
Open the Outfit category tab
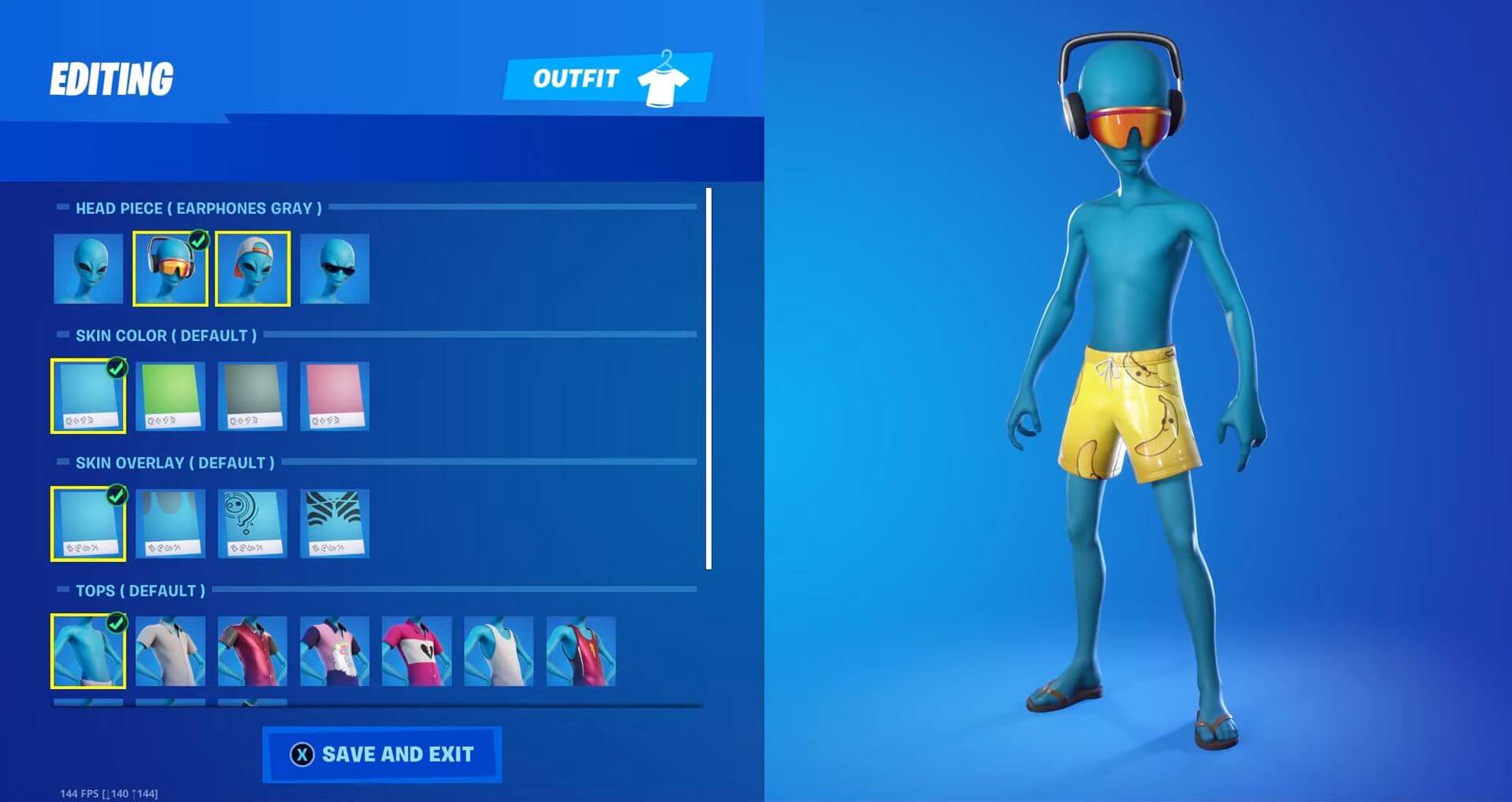(x=576, y=78)
